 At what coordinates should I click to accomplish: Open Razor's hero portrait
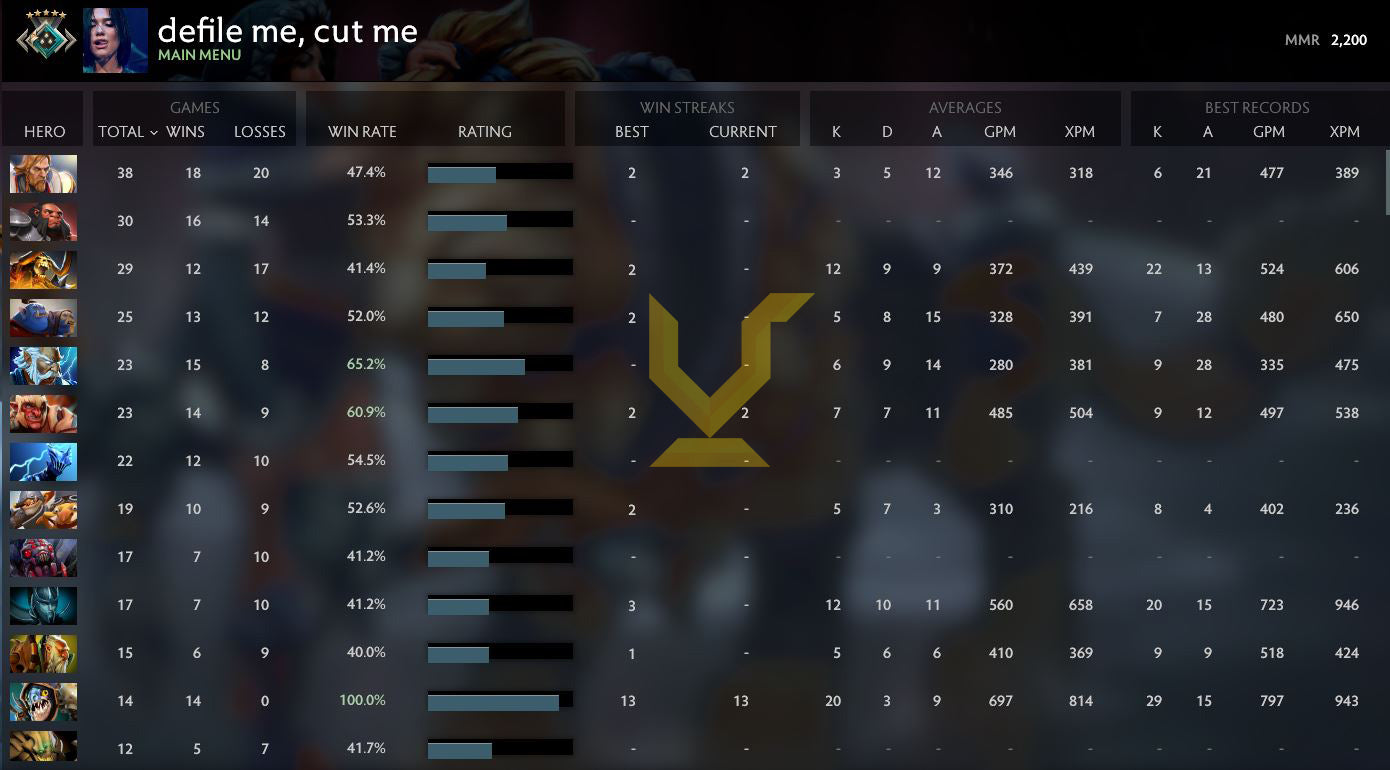[x=43, y=461]
